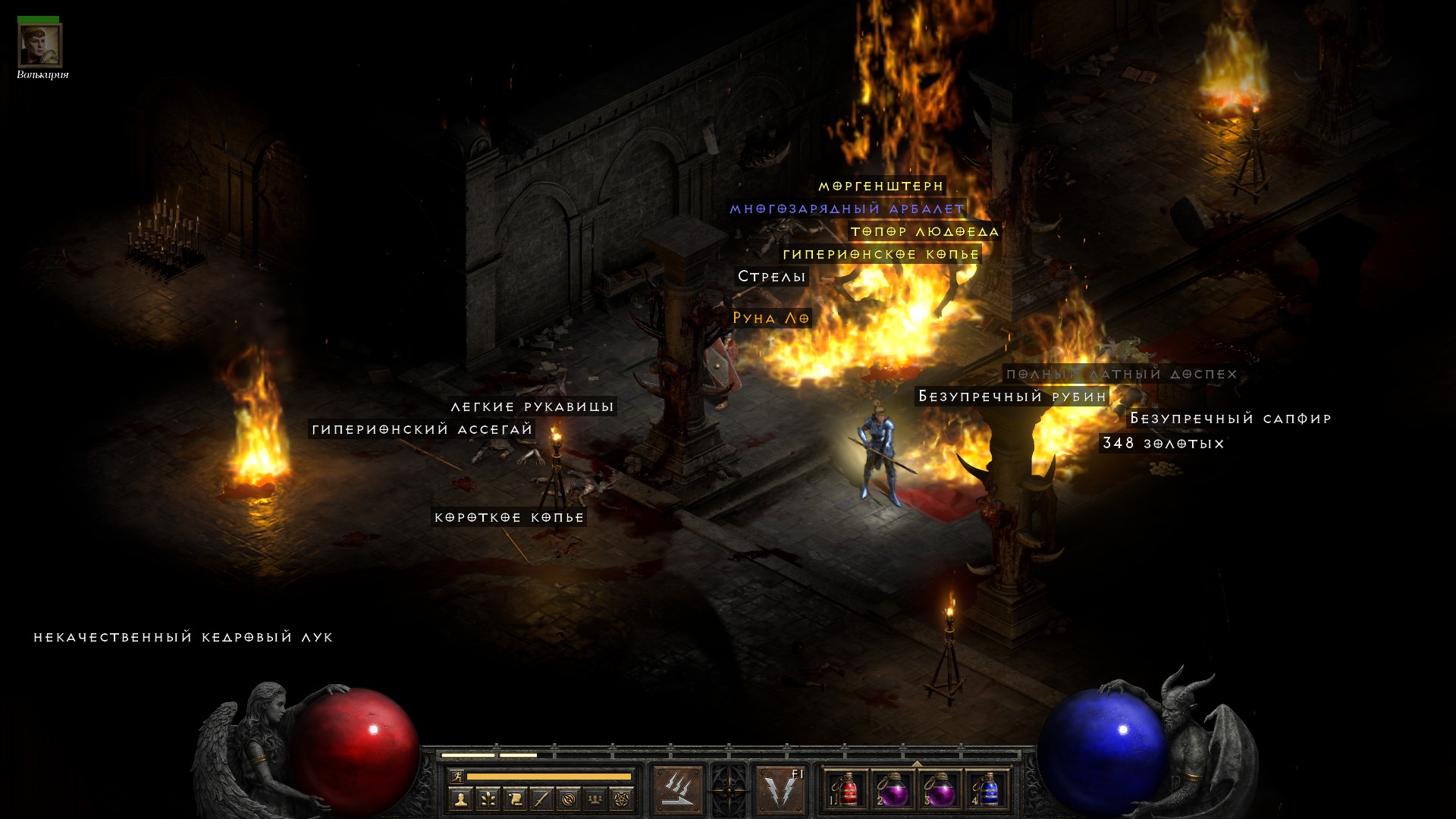The height and width of the screenshot is (819, 1456).
Task: Pick up the Многозарядный арбалет label
Action: tap(846, 209)
